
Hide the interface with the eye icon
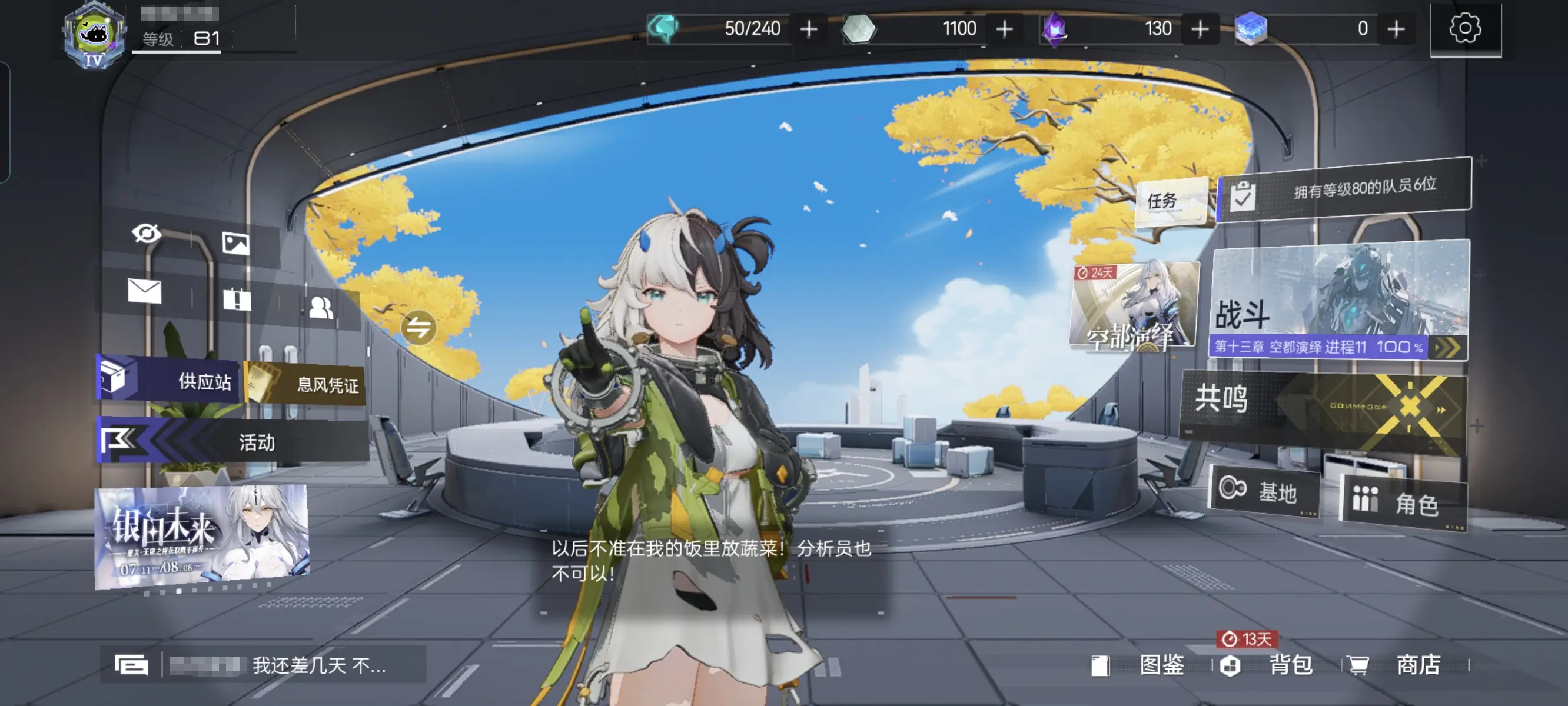pyautogui.click(x=146, y=233)
